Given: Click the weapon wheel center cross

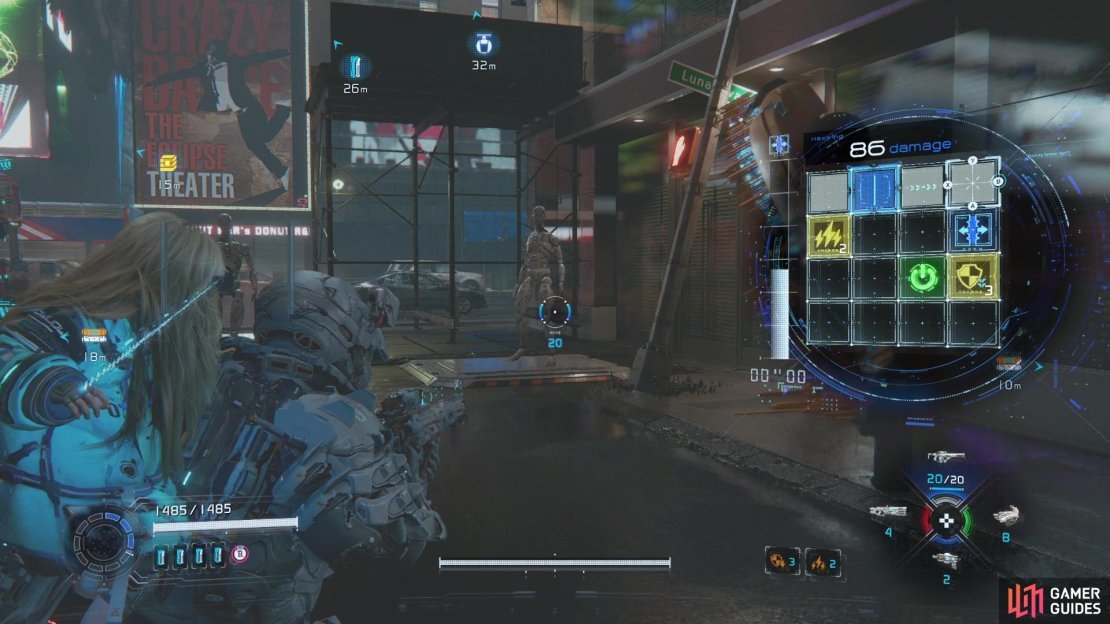Looking at the screenshot, I should [x=945, y=520].
